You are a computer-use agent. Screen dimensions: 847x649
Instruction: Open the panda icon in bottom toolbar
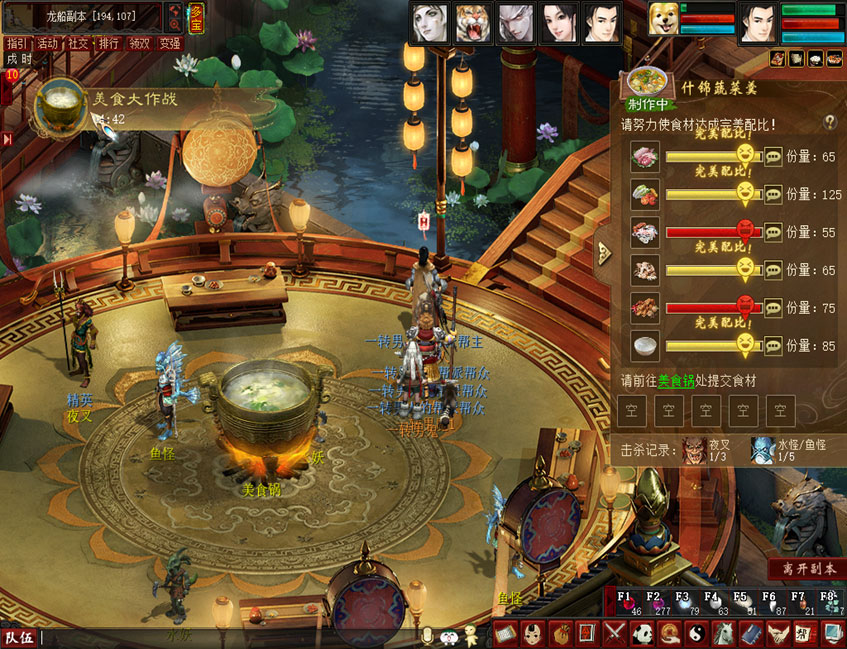click(x=641, y=633)
